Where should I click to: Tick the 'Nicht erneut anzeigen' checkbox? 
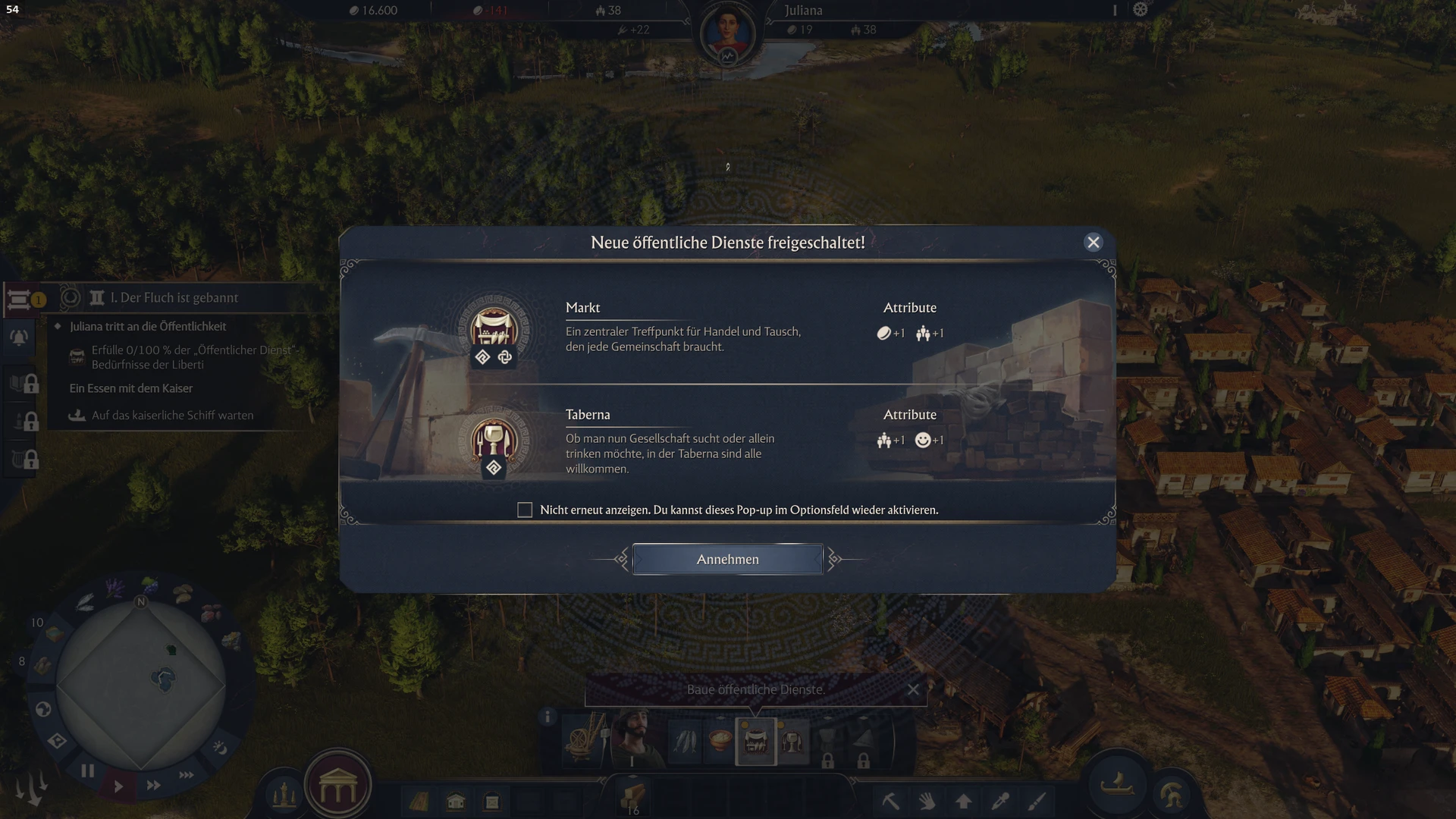(x=525, y=510)
